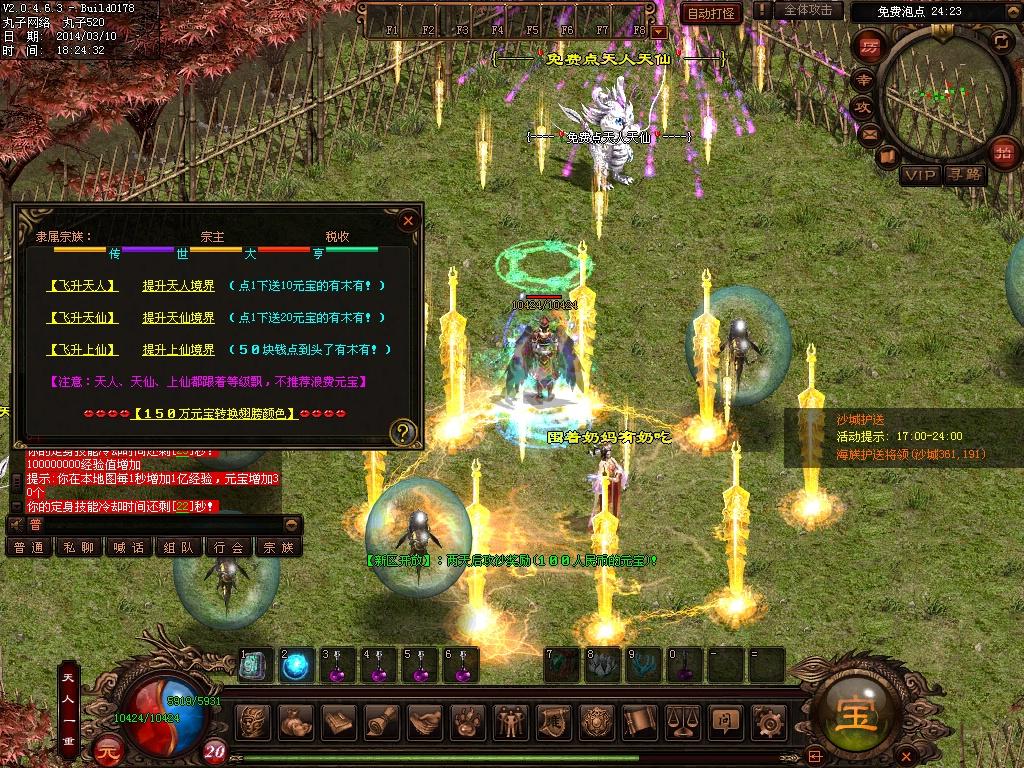
Task: Toggle the 自动打怪 auto-fight button
Action: click(711, 13)
